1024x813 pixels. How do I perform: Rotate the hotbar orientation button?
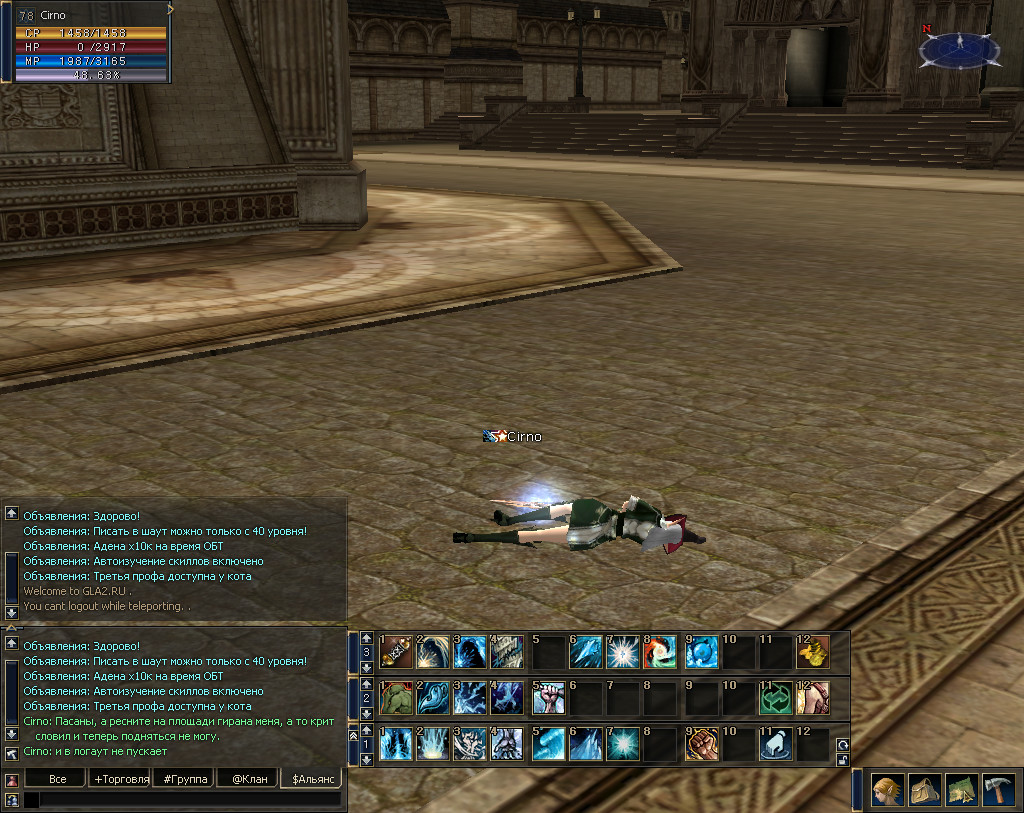click(x=843, y=745)
